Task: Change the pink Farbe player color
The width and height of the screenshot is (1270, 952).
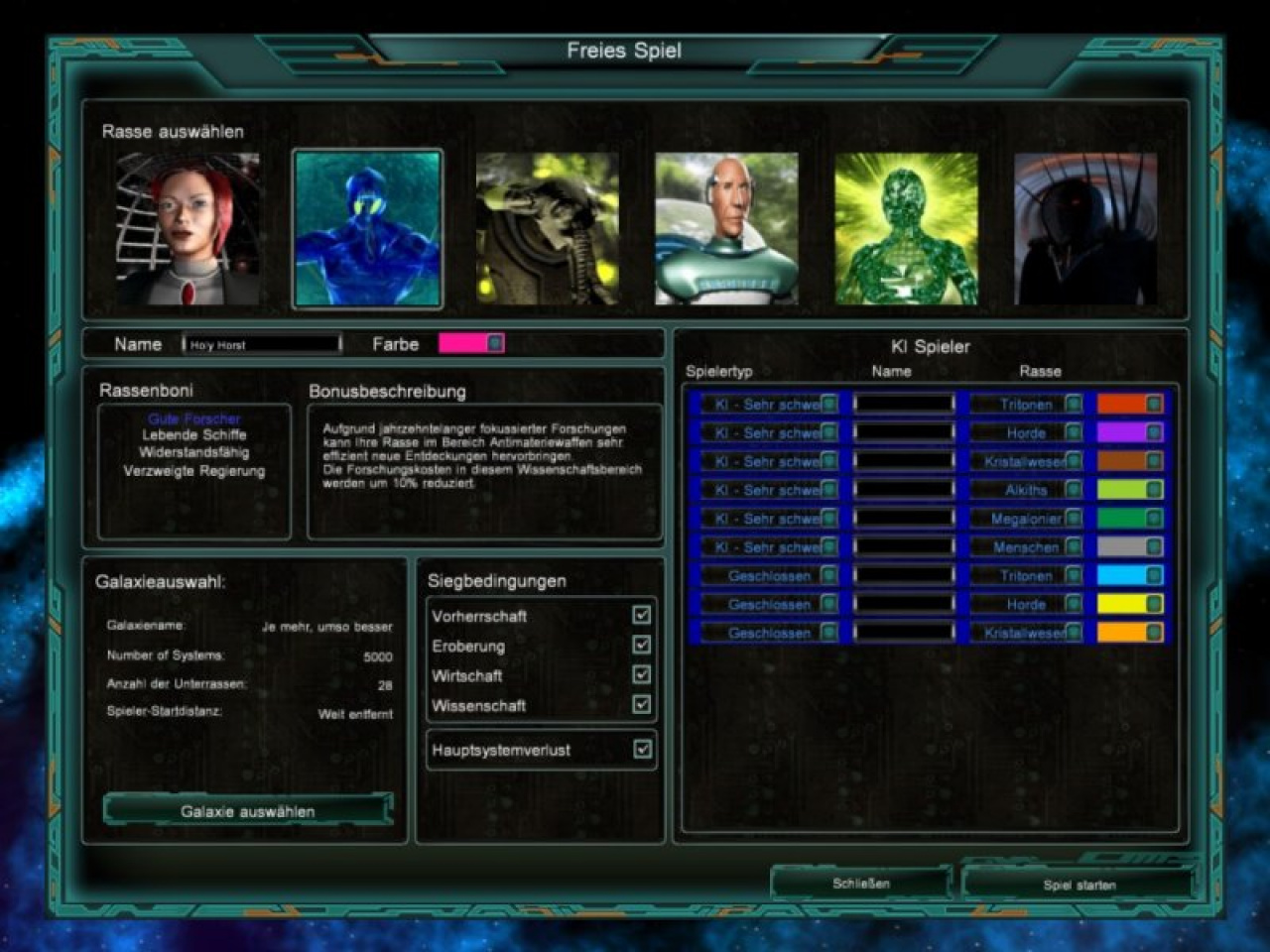Action: pos(471,343)
